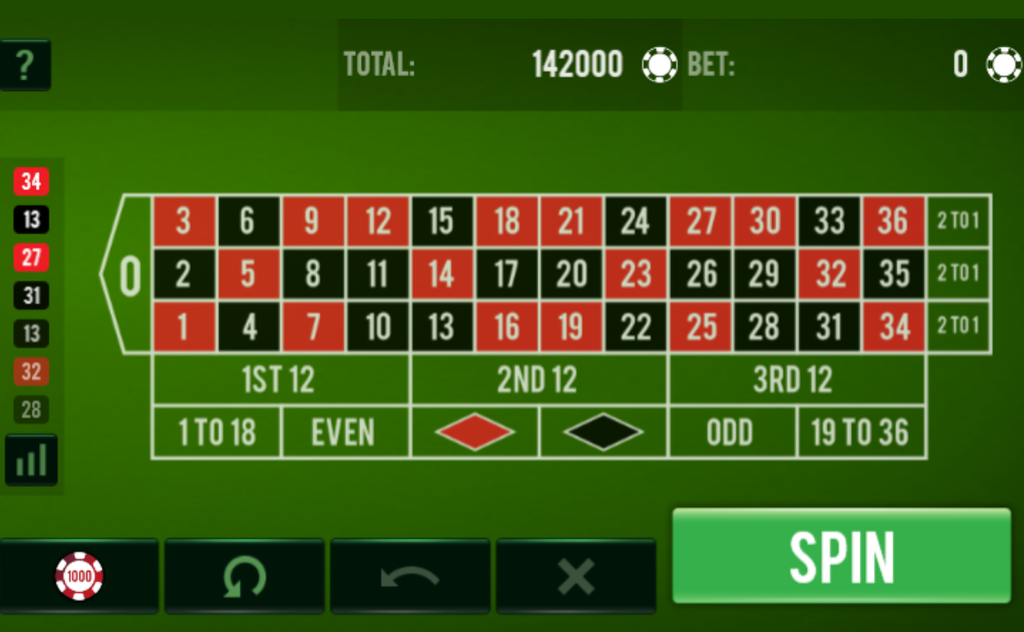This screenshot has height=632, width=1024.
Task: Clear all bets with the X button
Action: pyautogui.click(x=576, y=576)
